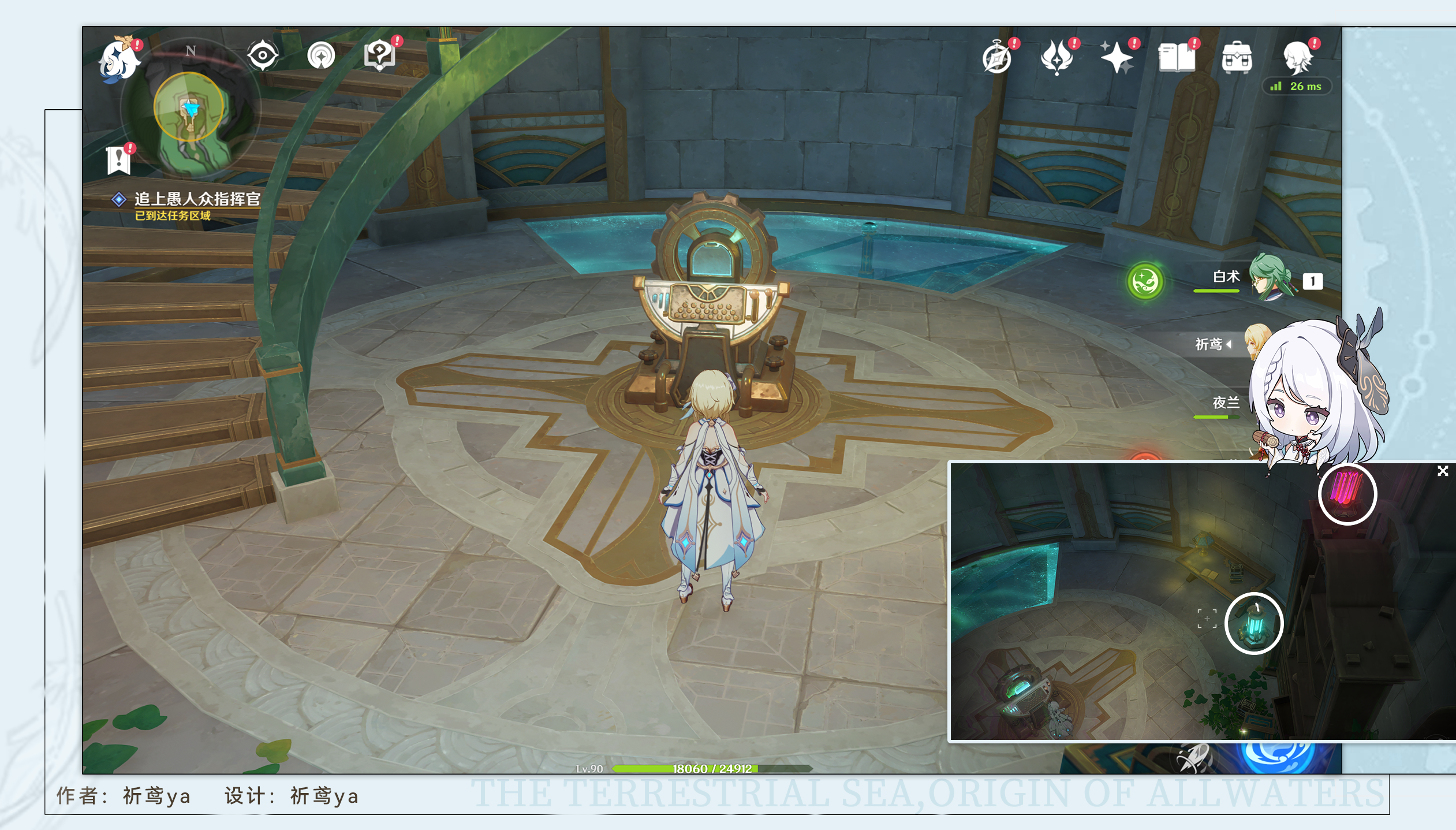
Task: Open the adventure compass events icon
Action: pyautogui.click(x=997, y=58)
